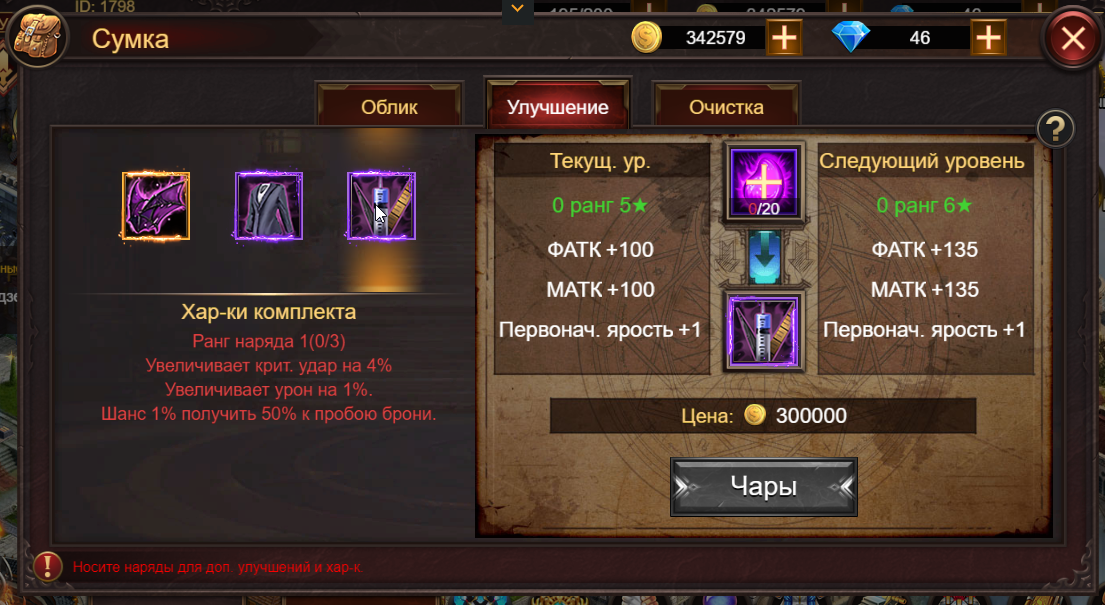Select the Улучшение tab

click(557, 107)
